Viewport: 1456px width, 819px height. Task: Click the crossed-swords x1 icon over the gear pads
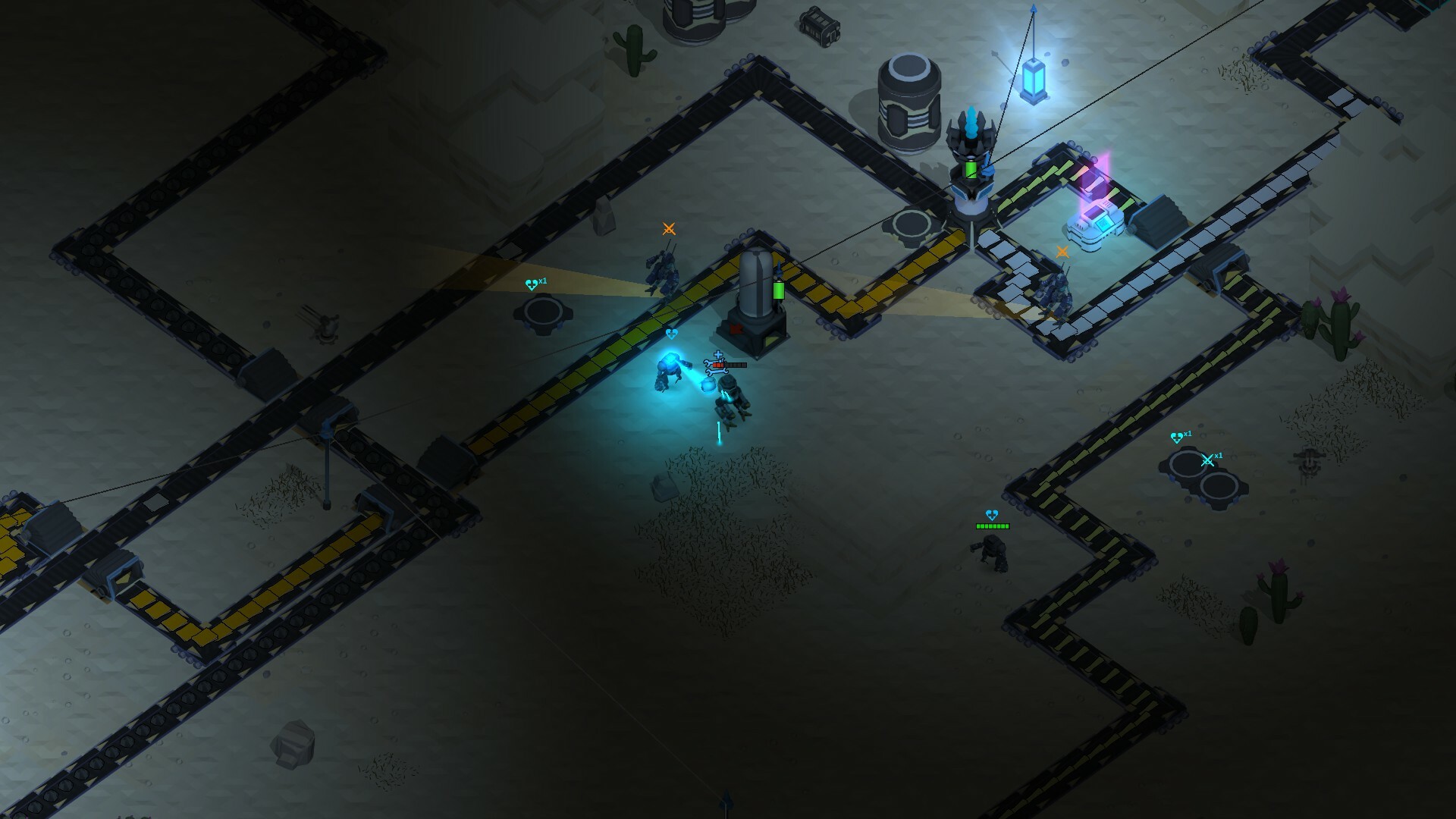[x=1207, y=460]
